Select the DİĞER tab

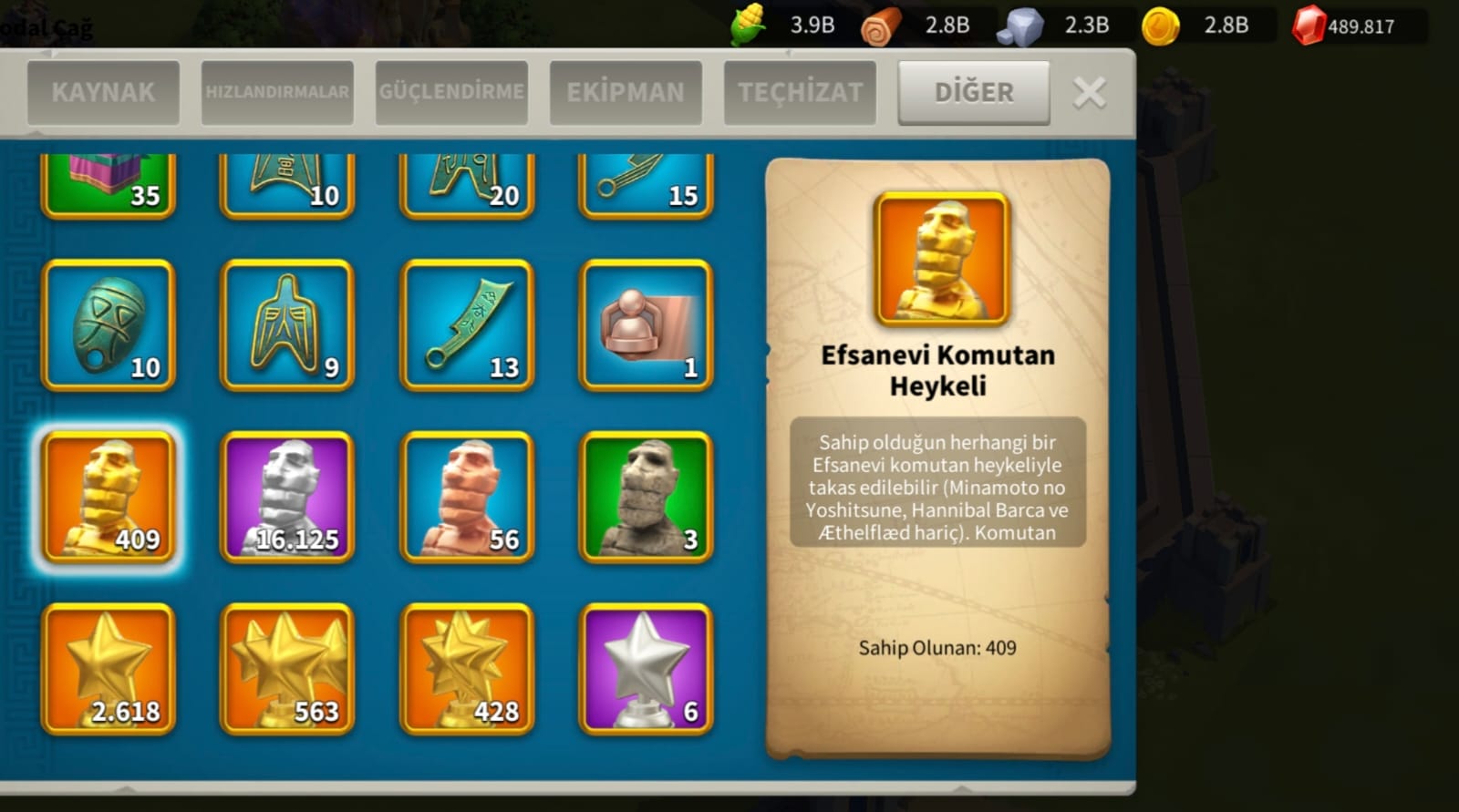[x=974, y=92]
